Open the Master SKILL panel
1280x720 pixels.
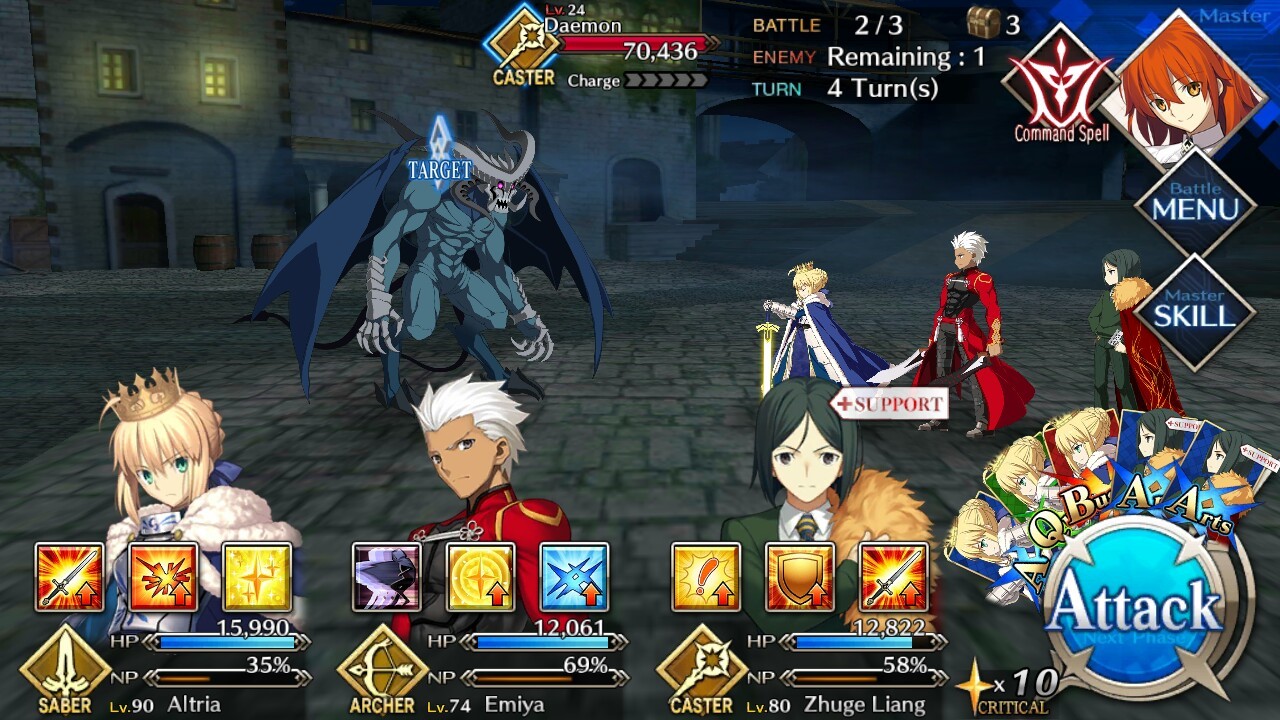click(x=1194, y=310)
